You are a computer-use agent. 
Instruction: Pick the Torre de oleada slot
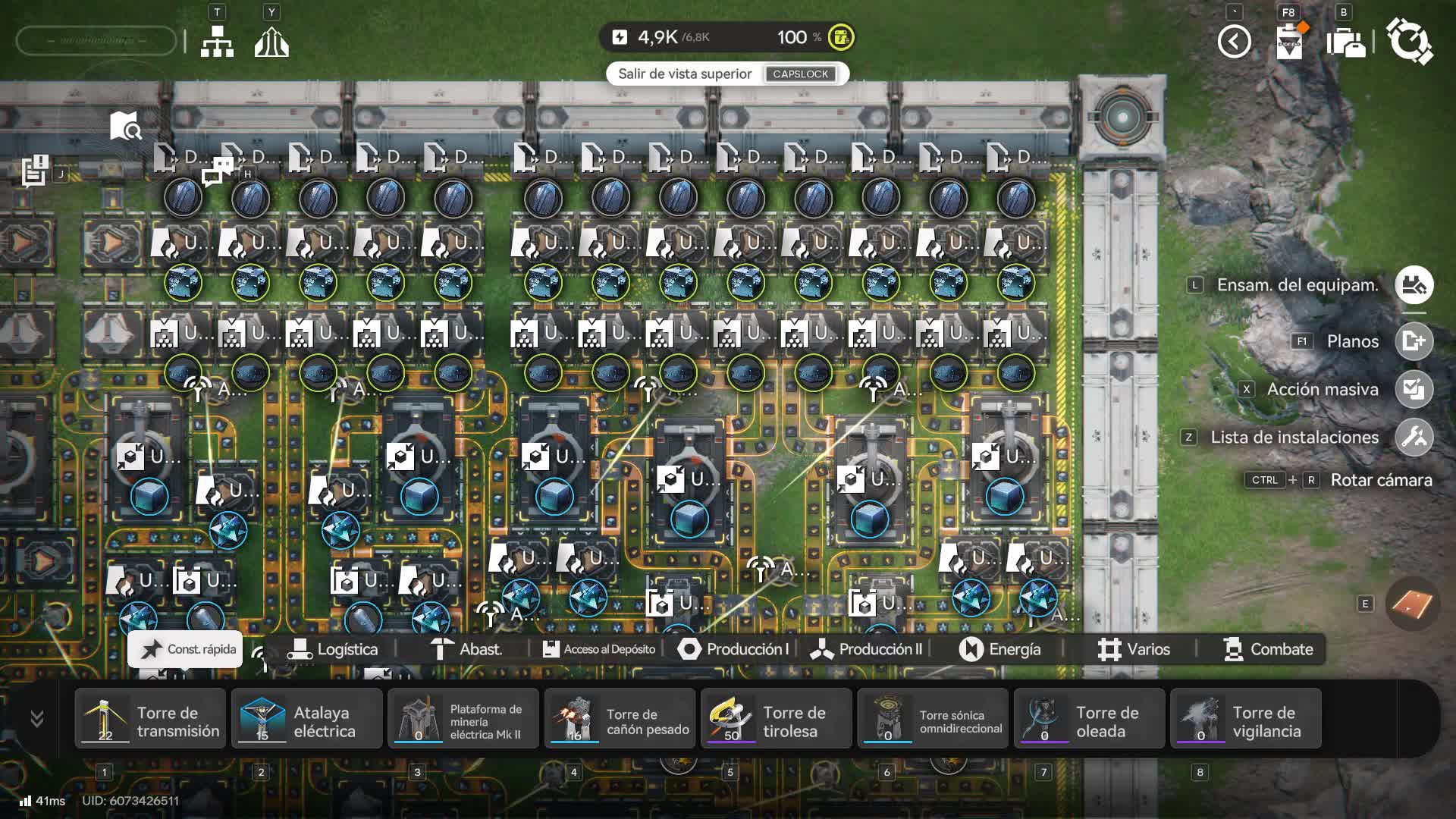coord(1090,719)
